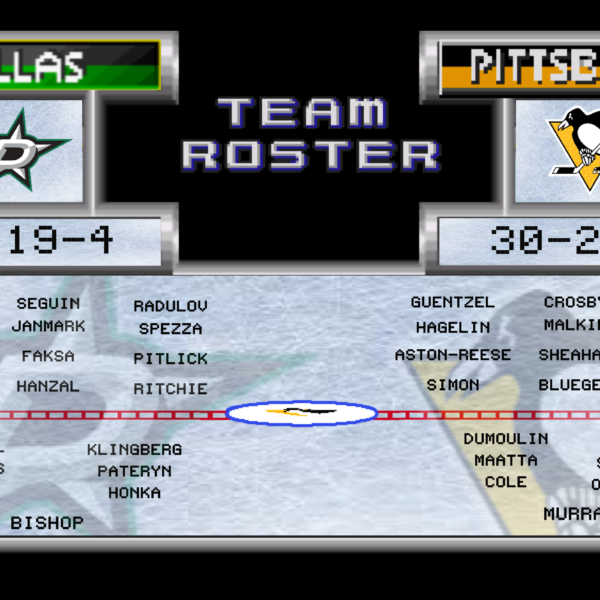The image size is (600, 600).
Task: Select Ritchie from the Dallas forwards
Action: click(170, 388)
